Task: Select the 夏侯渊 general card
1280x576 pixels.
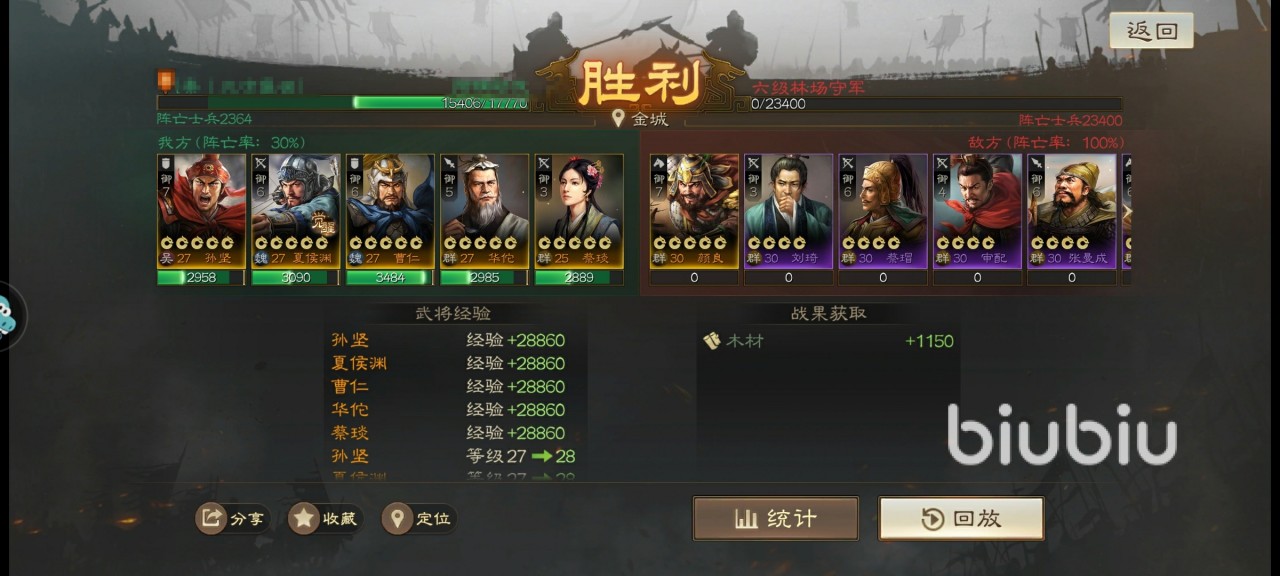Action: click(x=295, y=211)
